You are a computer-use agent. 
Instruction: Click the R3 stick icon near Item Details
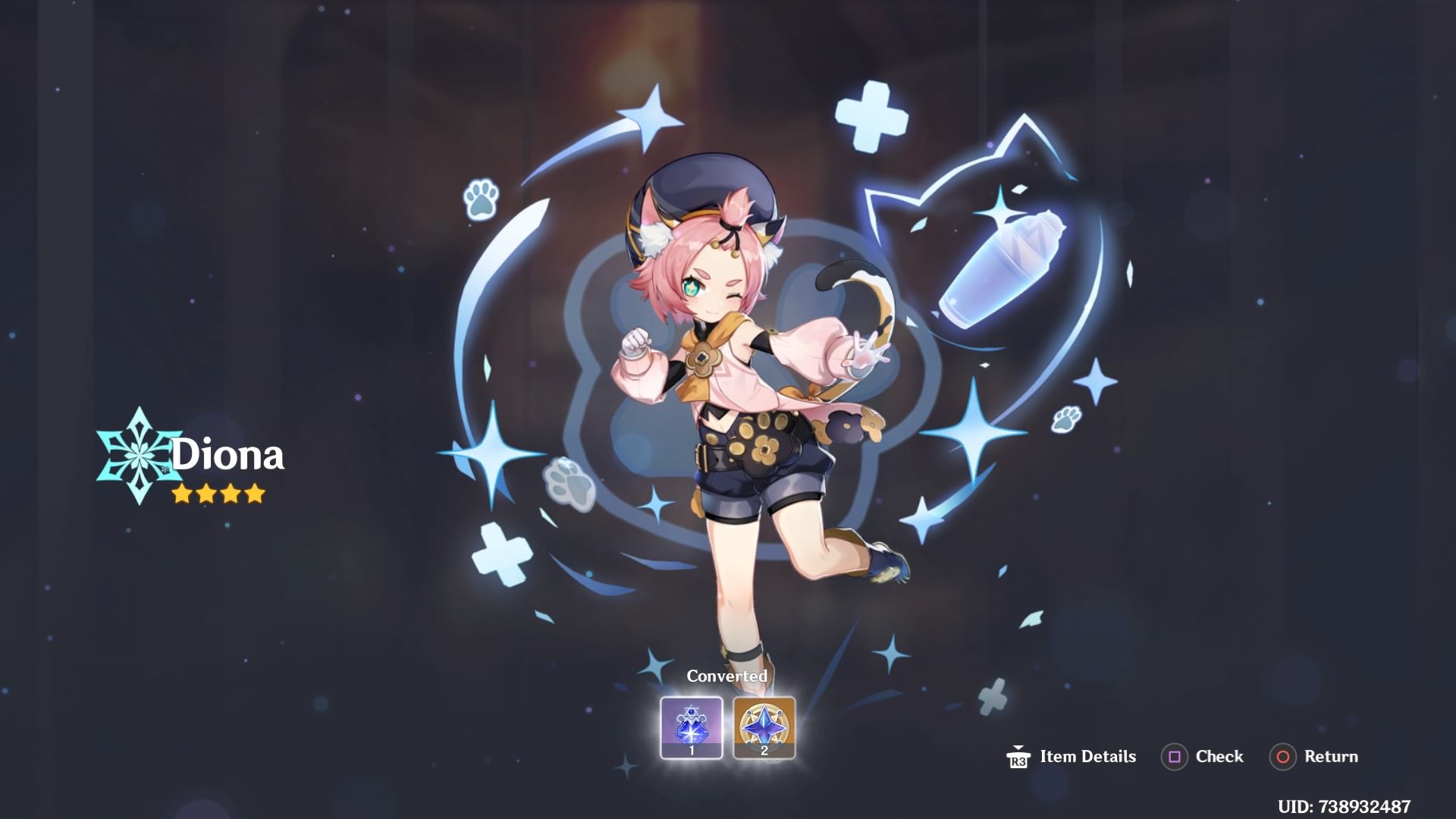[x=1020, y=756]
